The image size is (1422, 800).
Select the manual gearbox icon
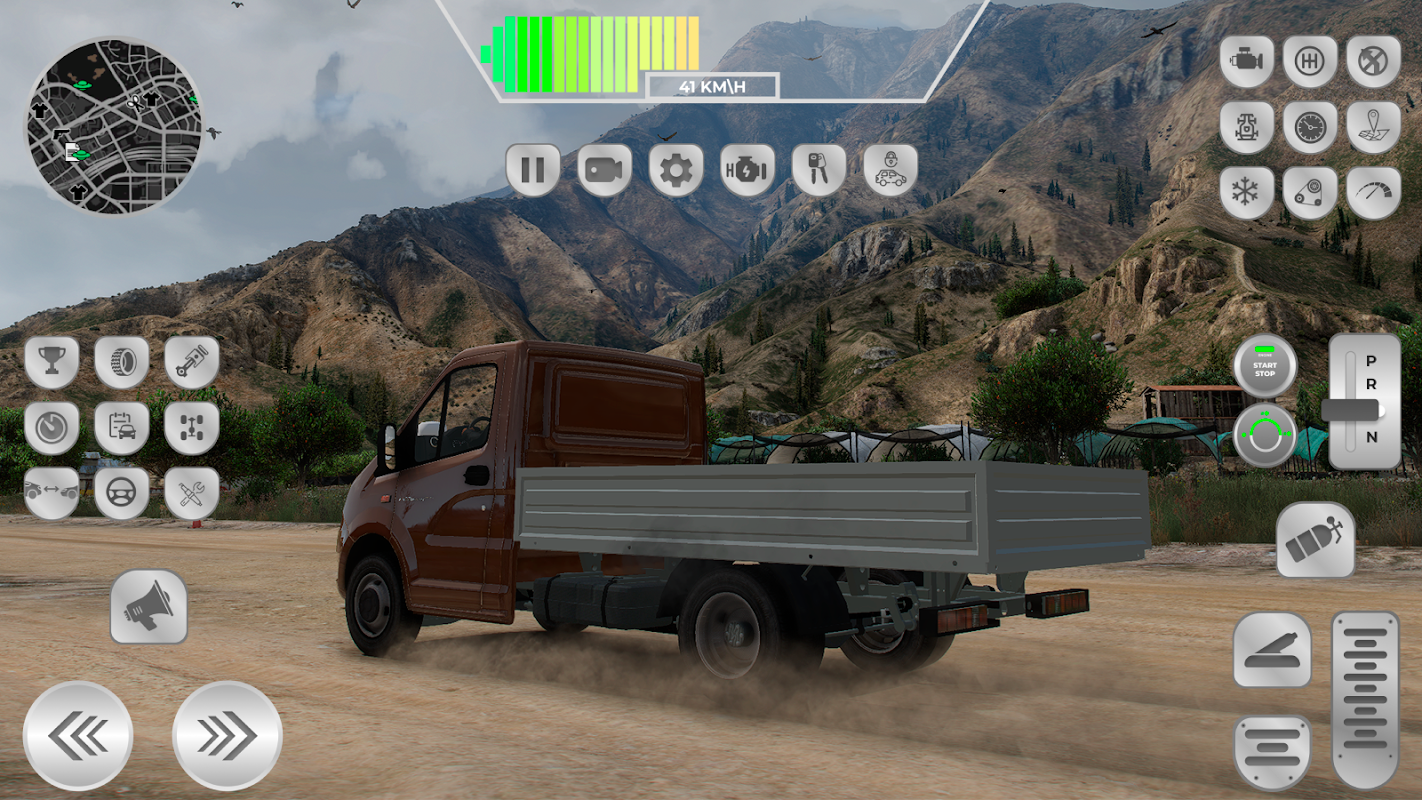(x=1310, y=62)
